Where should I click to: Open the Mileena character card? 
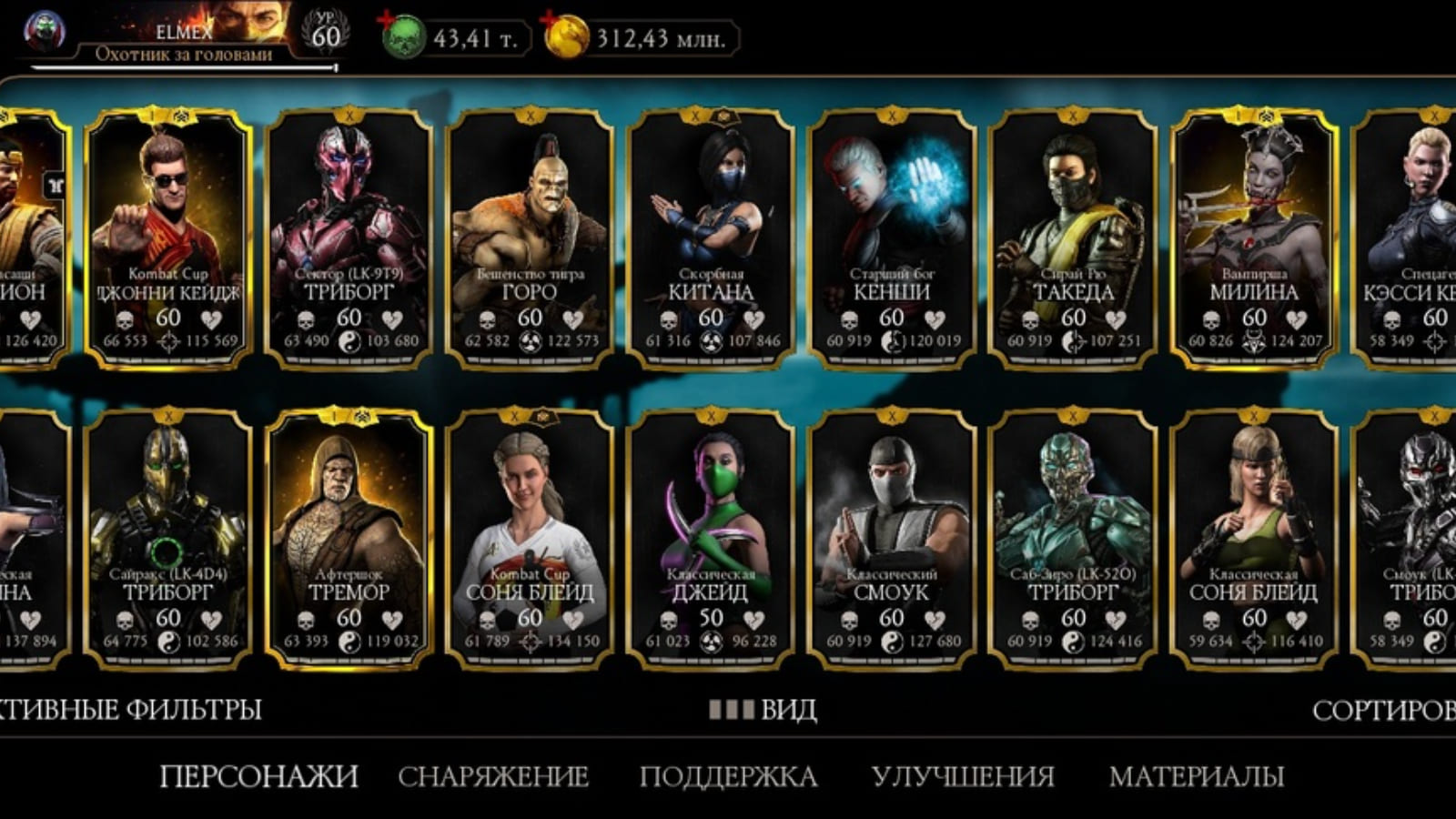coord(1254,237)
